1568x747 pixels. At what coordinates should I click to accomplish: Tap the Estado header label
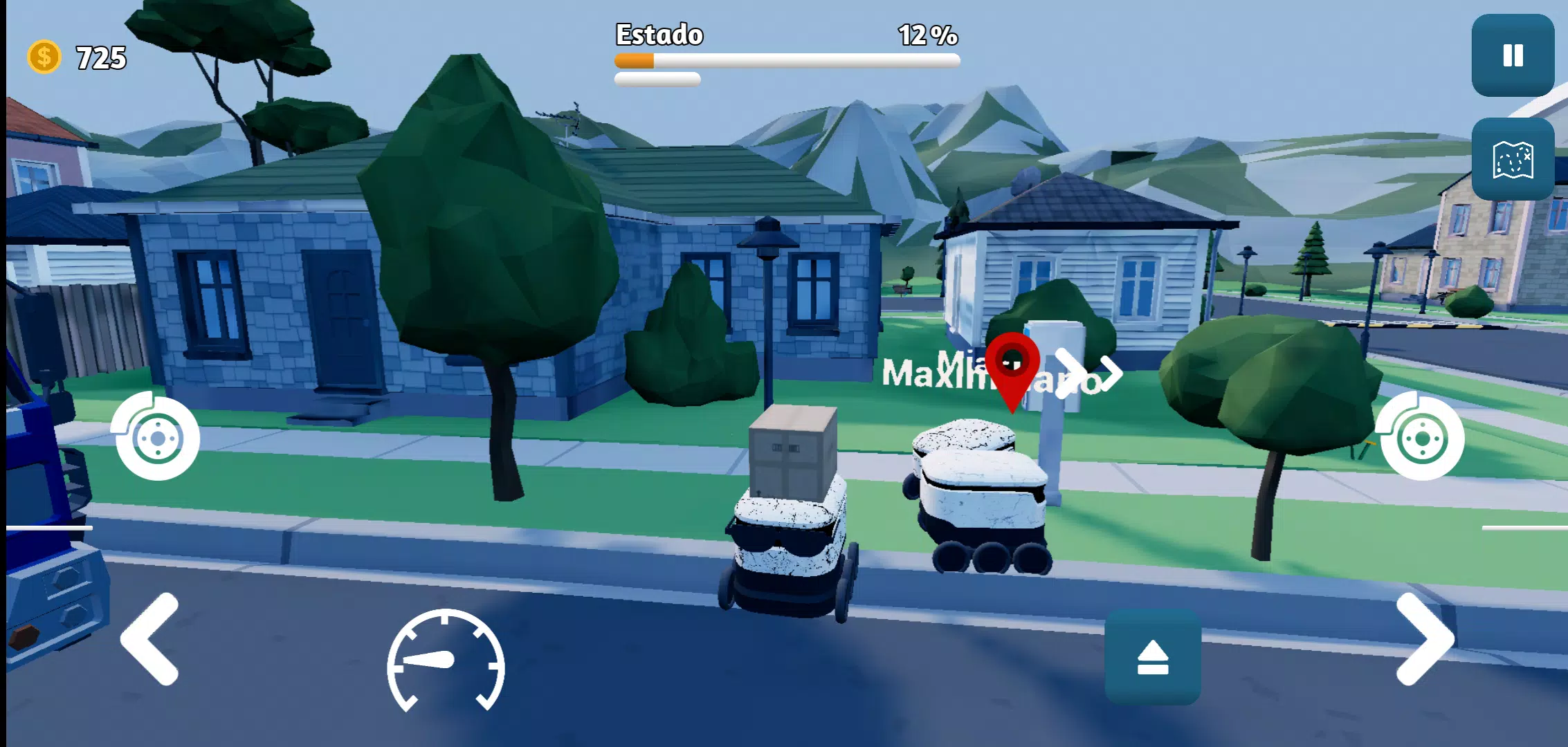click(659, 33)
